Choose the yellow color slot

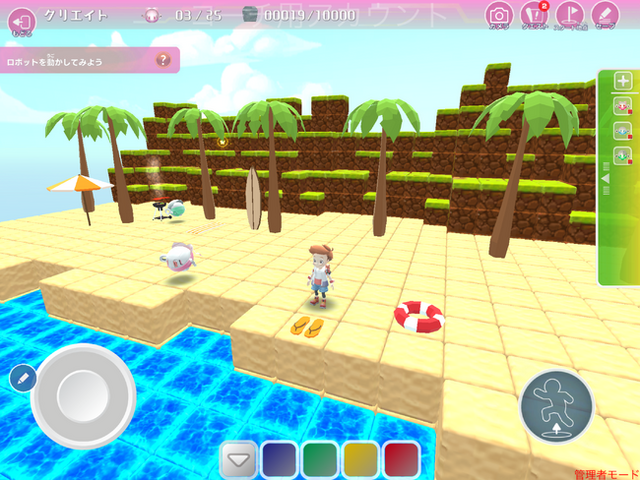click(361, 459)
